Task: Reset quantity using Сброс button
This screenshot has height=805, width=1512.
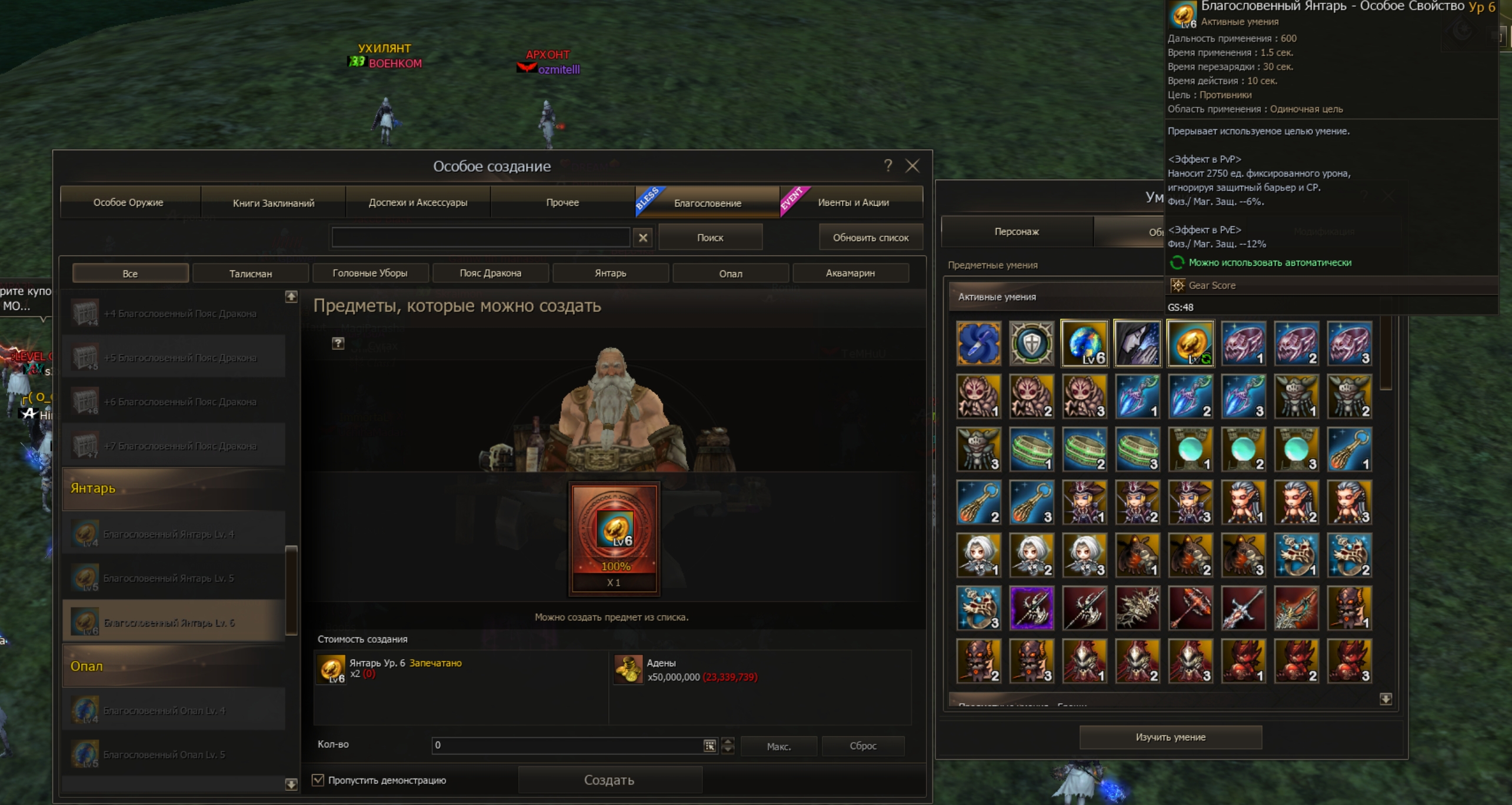Action: (863, 746)
